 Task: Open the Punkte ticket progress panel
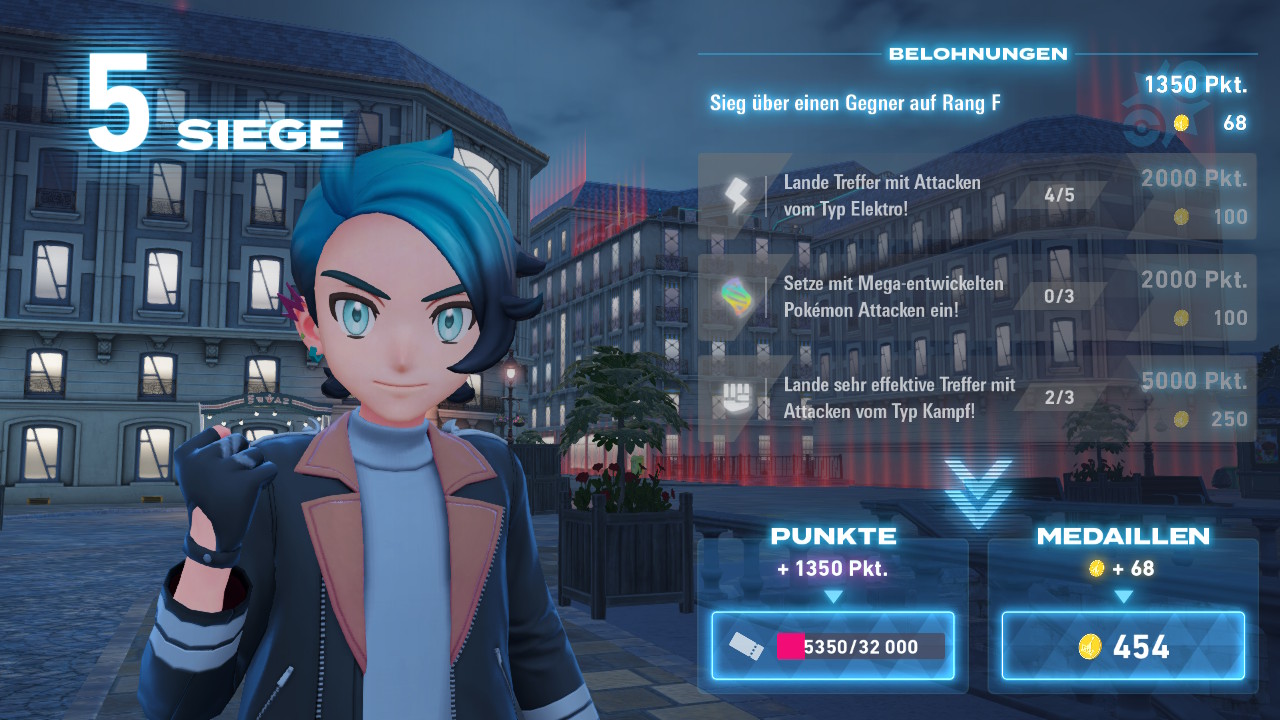[x=833, y=646]
